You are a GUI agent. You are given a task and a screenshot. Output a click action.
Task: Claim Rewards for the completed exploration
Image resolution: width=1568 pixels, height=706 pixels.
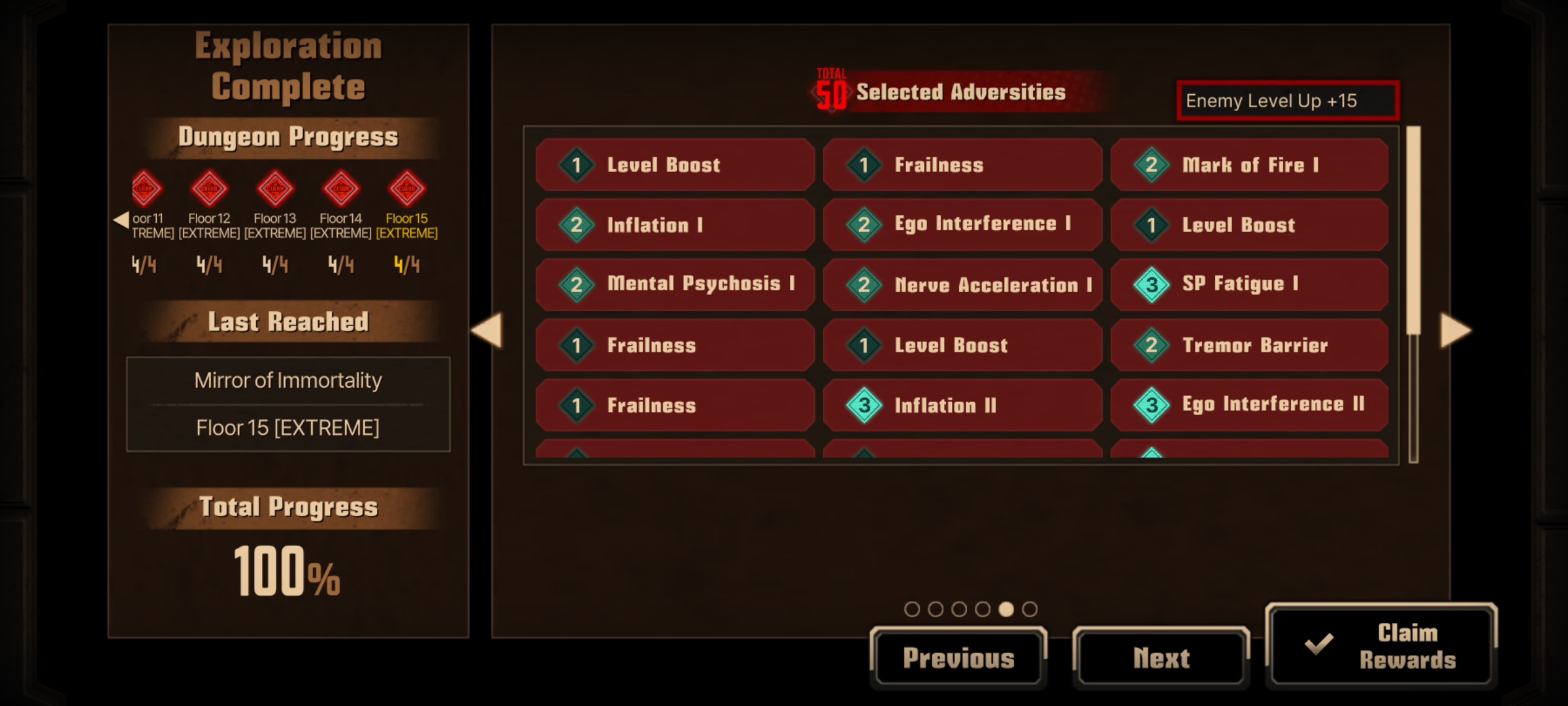point(1381,646)
